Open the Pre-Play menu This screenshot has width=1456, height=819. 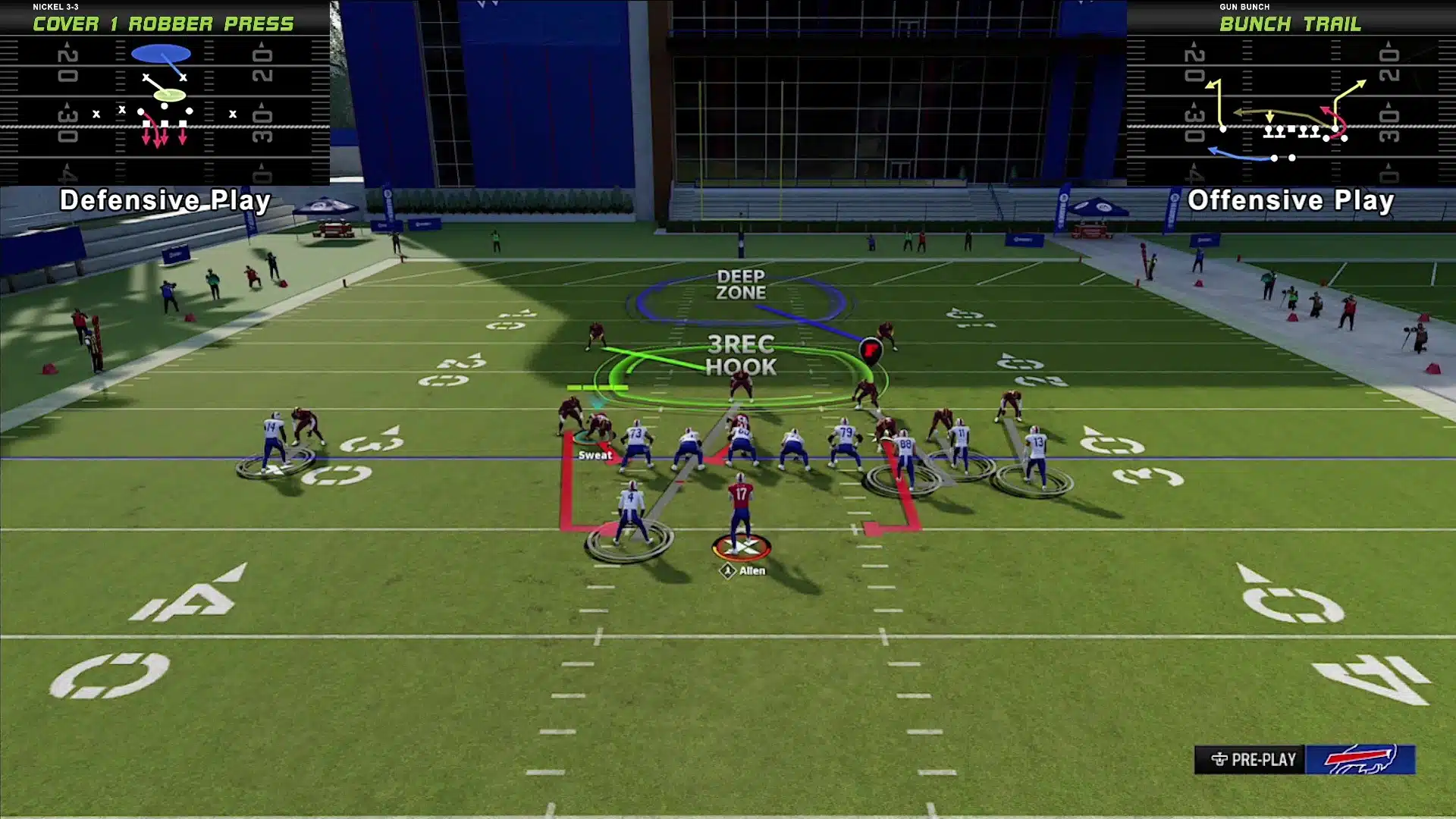[1254, 759]
